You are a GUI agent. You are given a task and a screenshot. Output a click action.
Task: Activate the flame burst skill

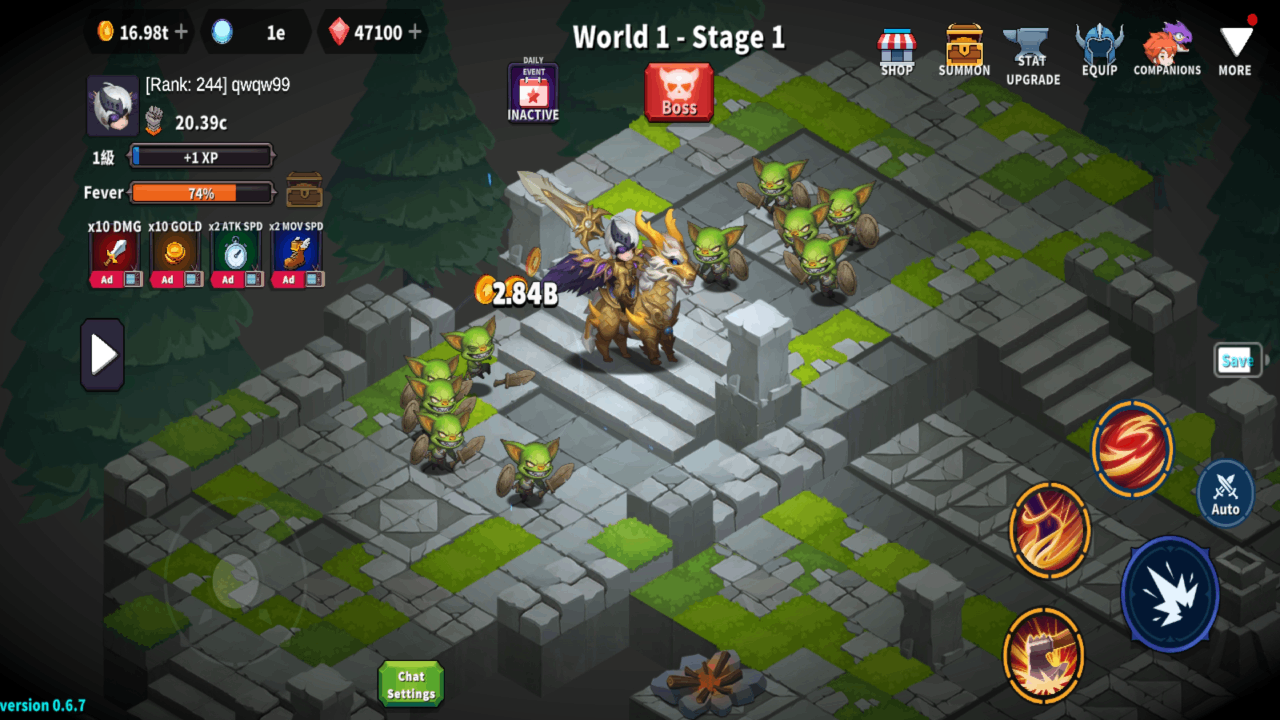[1049, 530]
